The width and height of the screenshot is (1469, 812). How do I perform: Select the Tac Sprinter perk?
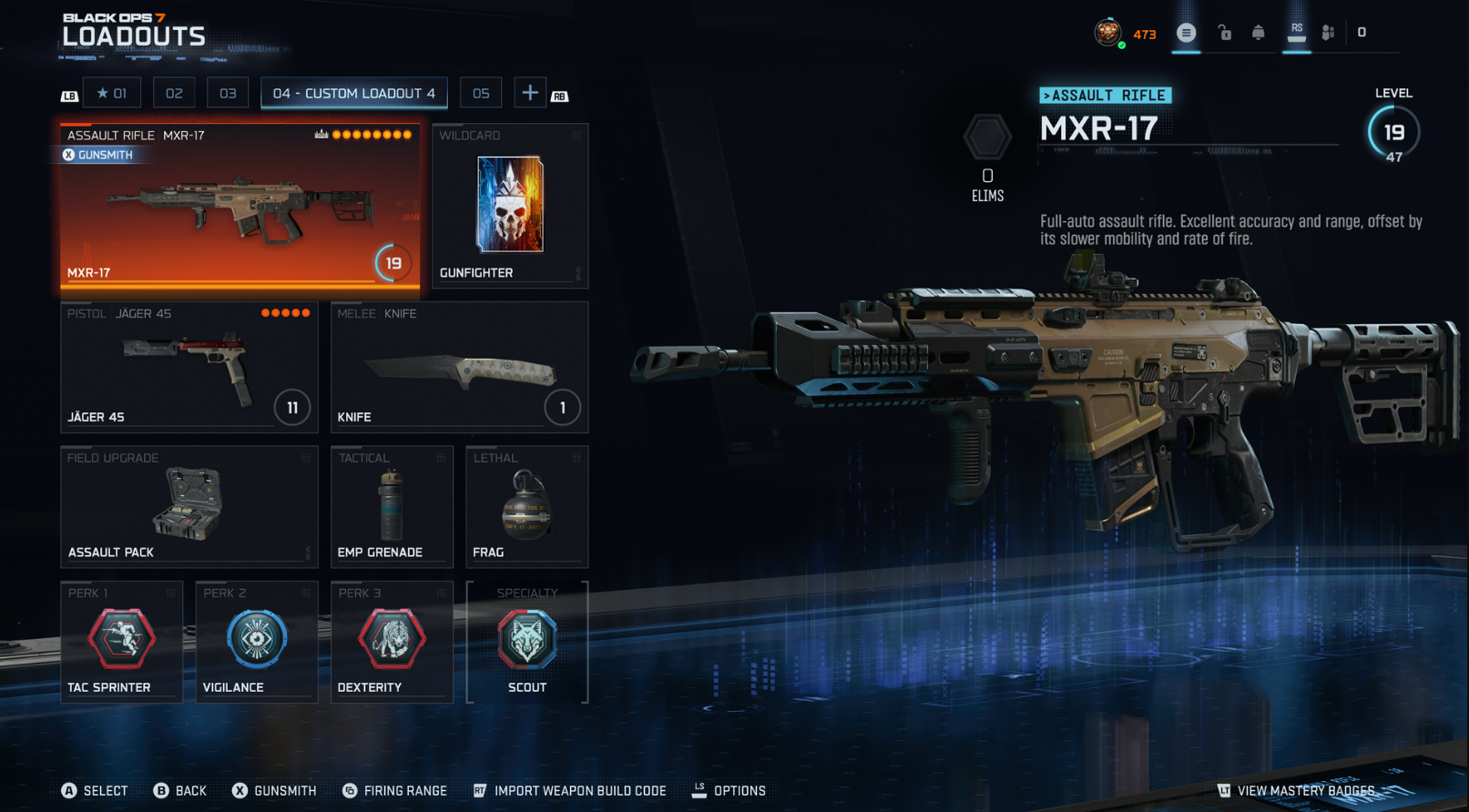[x=121, y=642]
